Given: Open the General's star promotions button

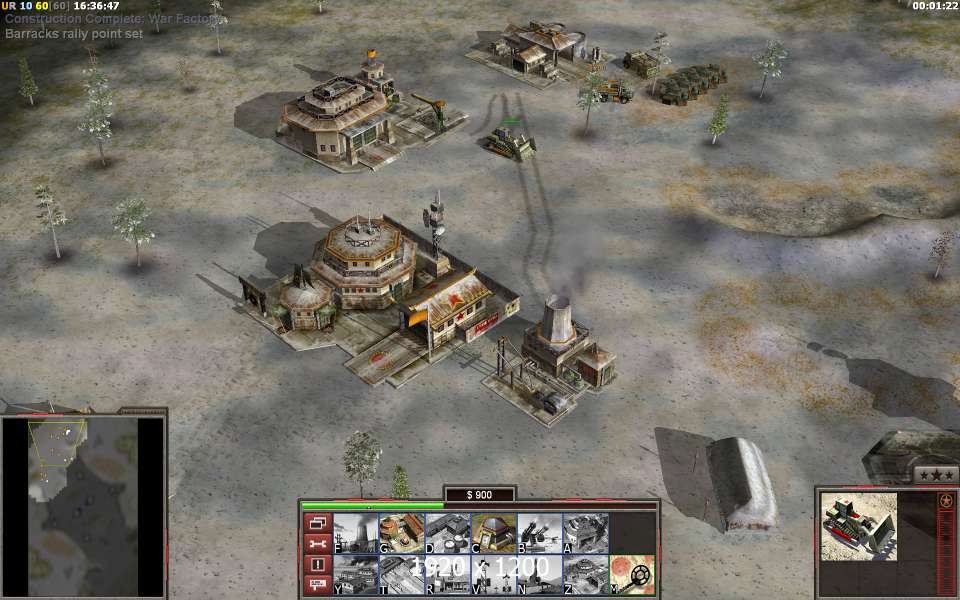Looking at the screenshot, I should click(936, 475).
